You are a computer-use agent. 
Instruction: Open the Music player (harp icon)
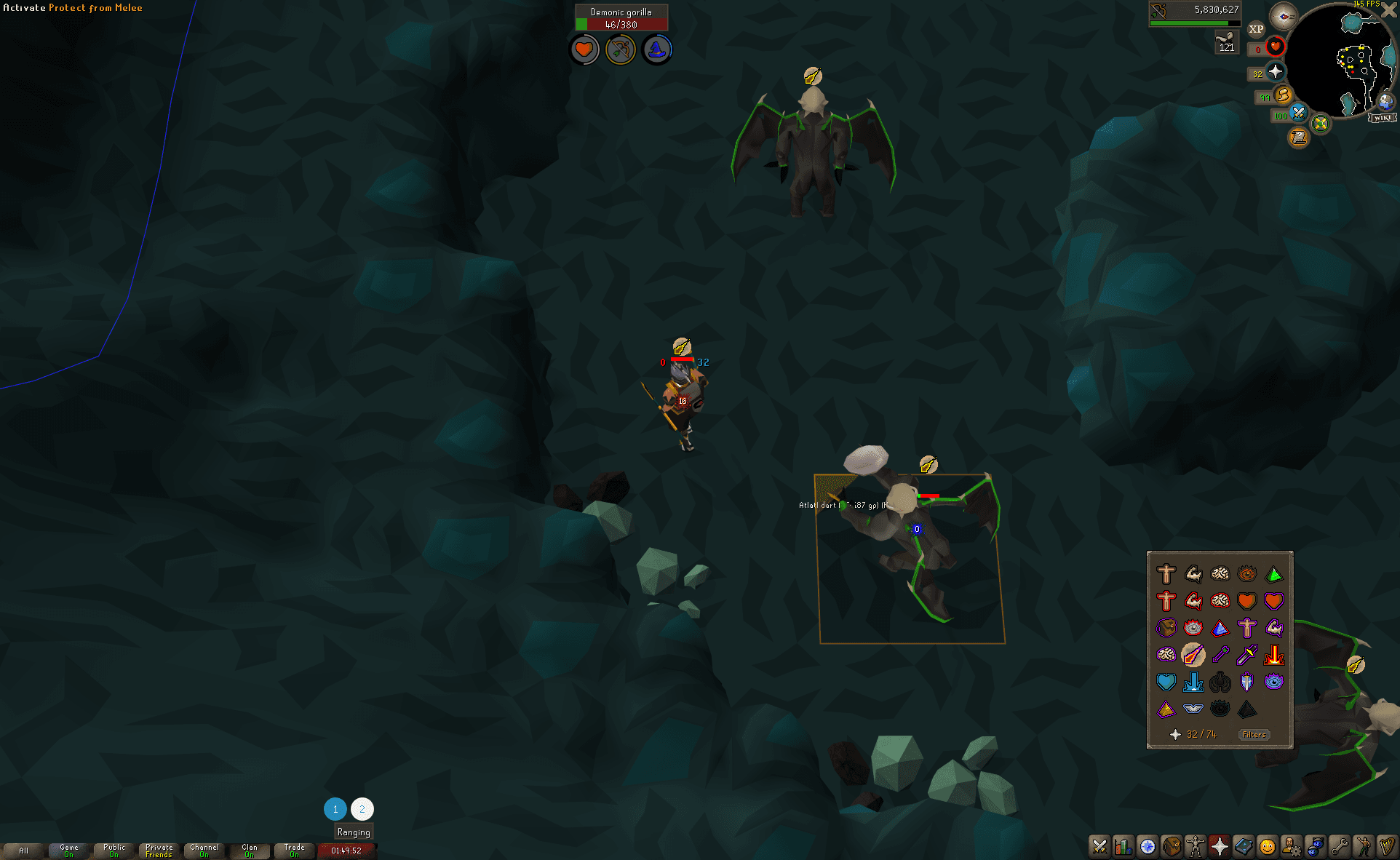(x=1388, y=846)
